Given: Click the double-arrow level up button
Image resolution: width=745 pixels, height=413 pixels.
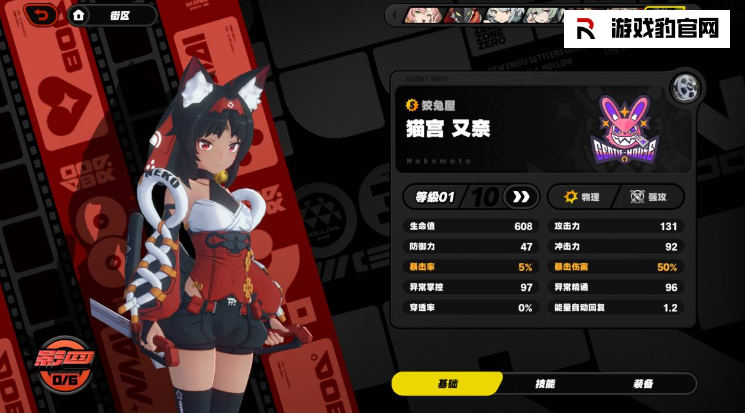Looking at the screenshot, I should click(x=519, y=196).
